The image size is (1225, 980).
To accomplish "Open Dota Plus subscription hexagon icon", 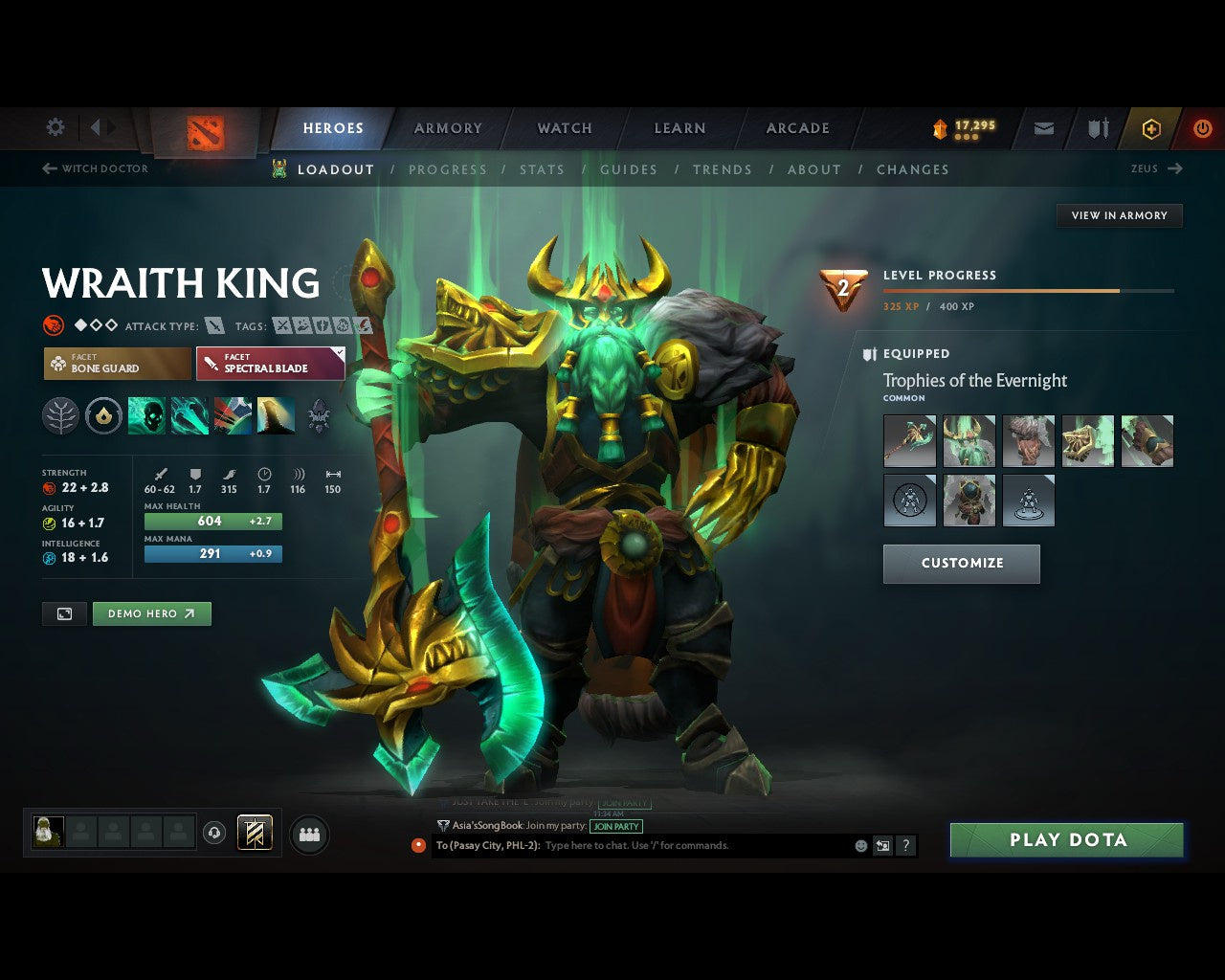I will [1151, 127].
